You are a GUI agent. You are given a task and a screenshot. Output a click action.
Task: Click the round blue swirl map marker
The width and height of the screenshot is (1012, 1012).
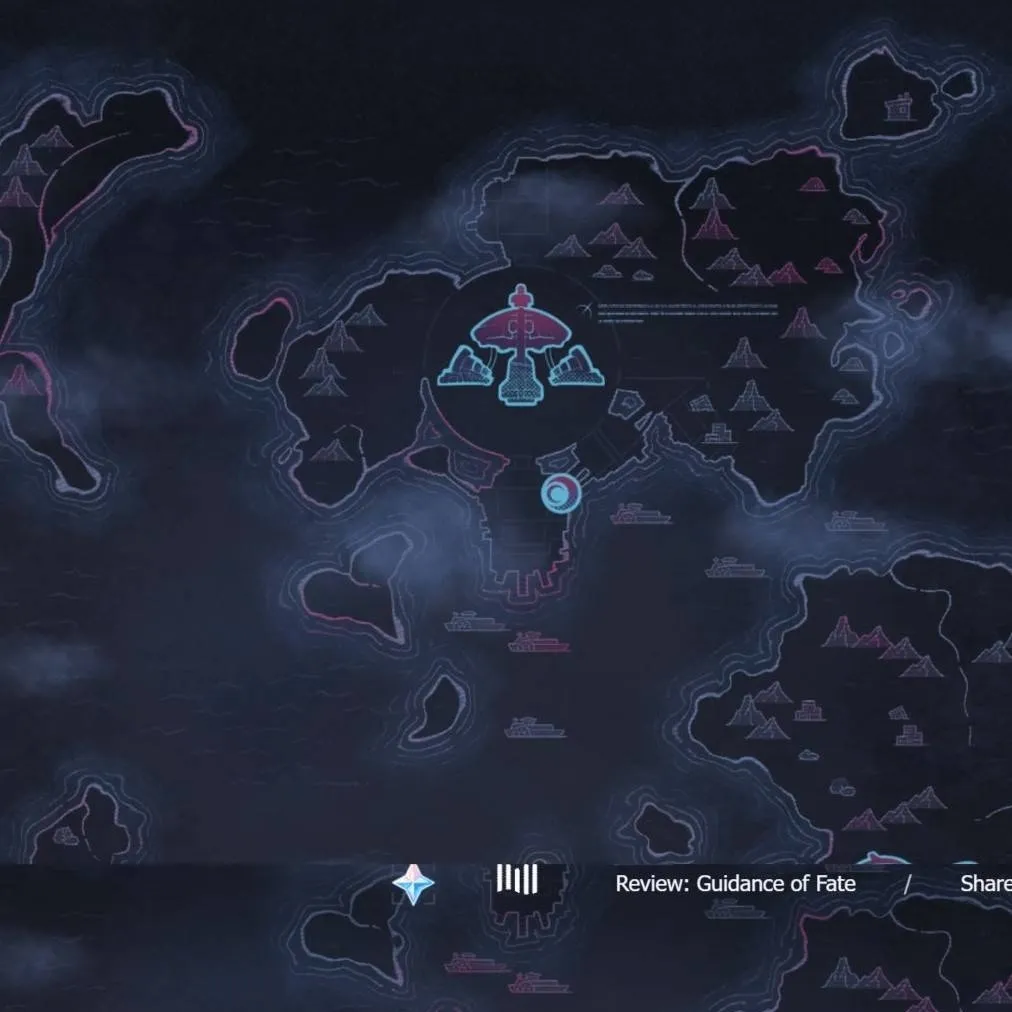[x=560, y=492]
